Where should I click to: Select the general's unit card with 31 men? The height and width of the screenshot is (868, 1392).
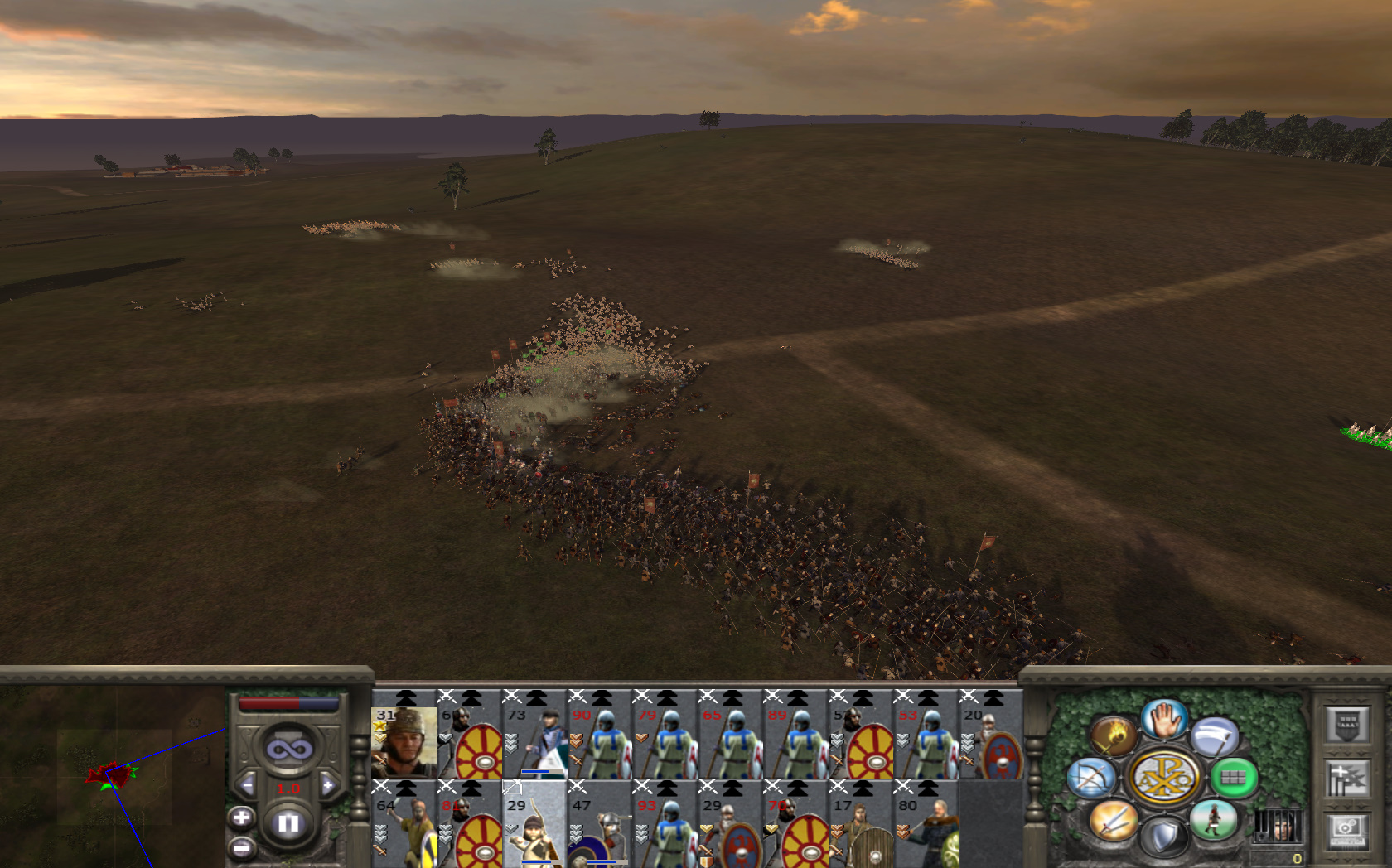pos(404,741)
